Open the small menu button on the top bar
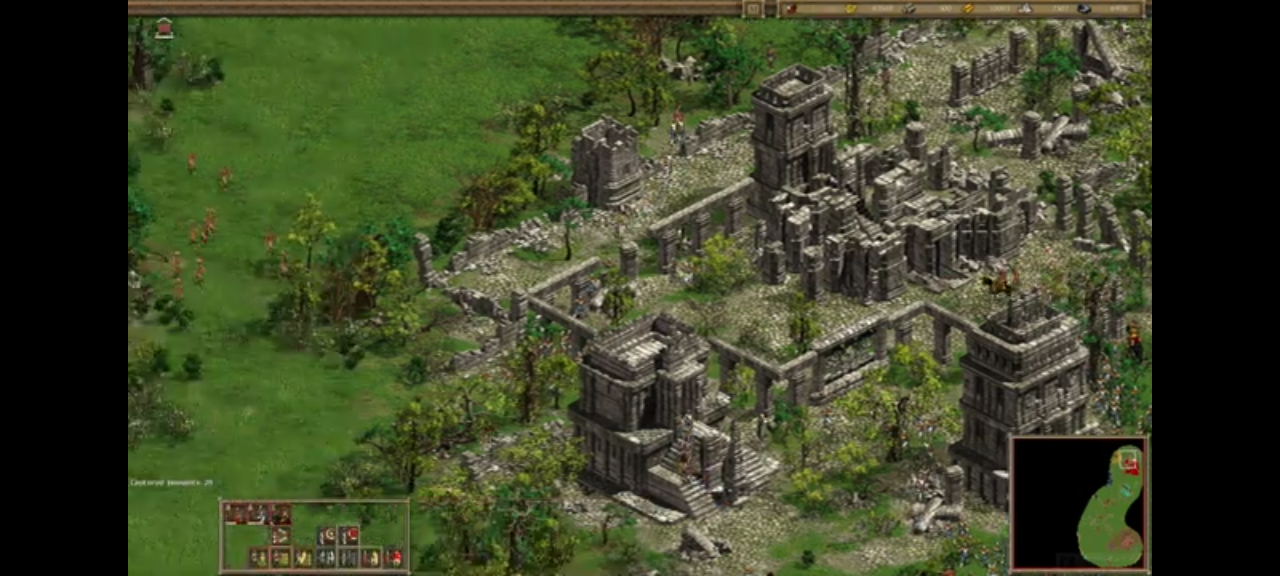 [x=752, y=9]
